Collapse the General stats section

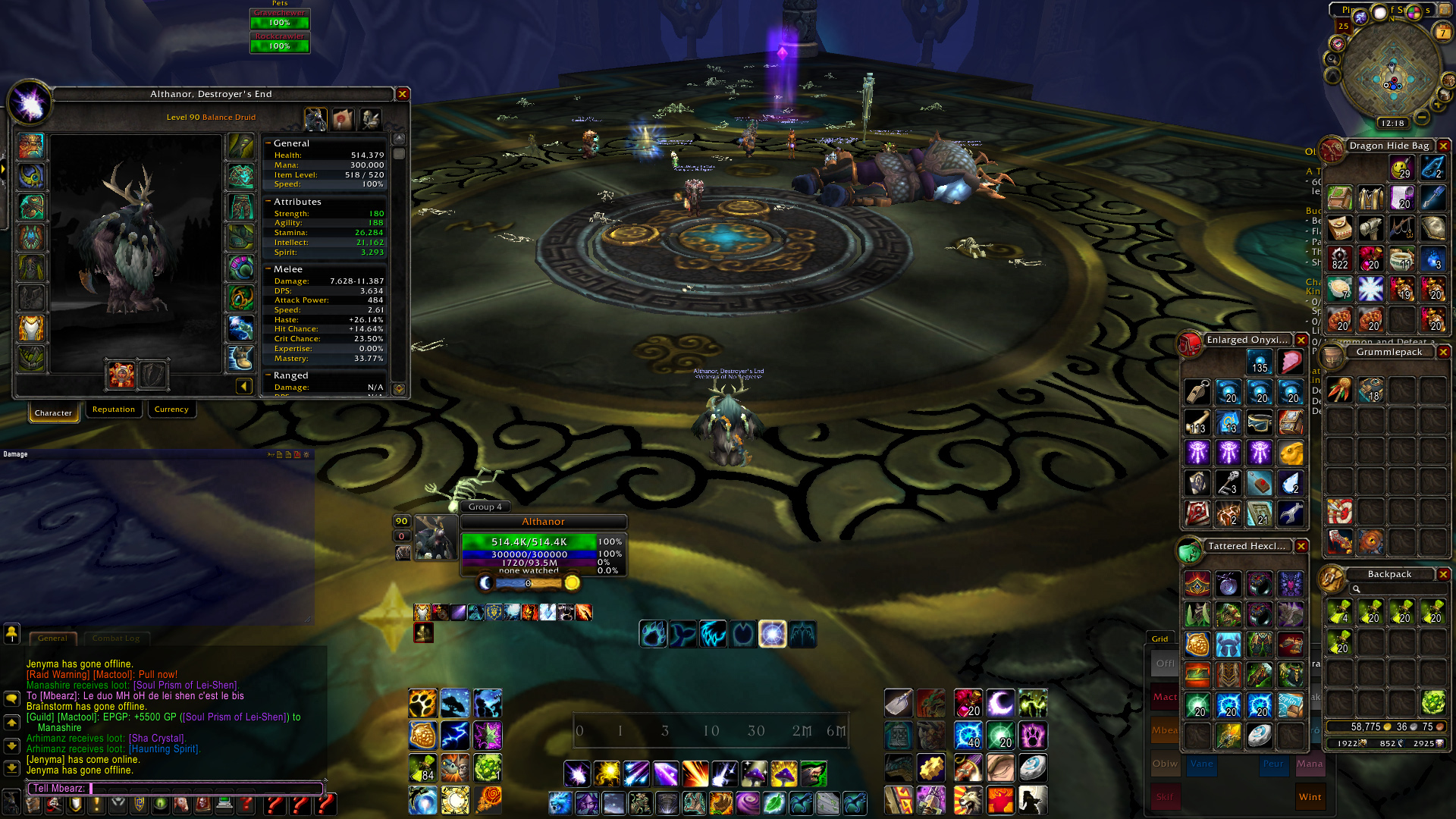coord(268,143)
